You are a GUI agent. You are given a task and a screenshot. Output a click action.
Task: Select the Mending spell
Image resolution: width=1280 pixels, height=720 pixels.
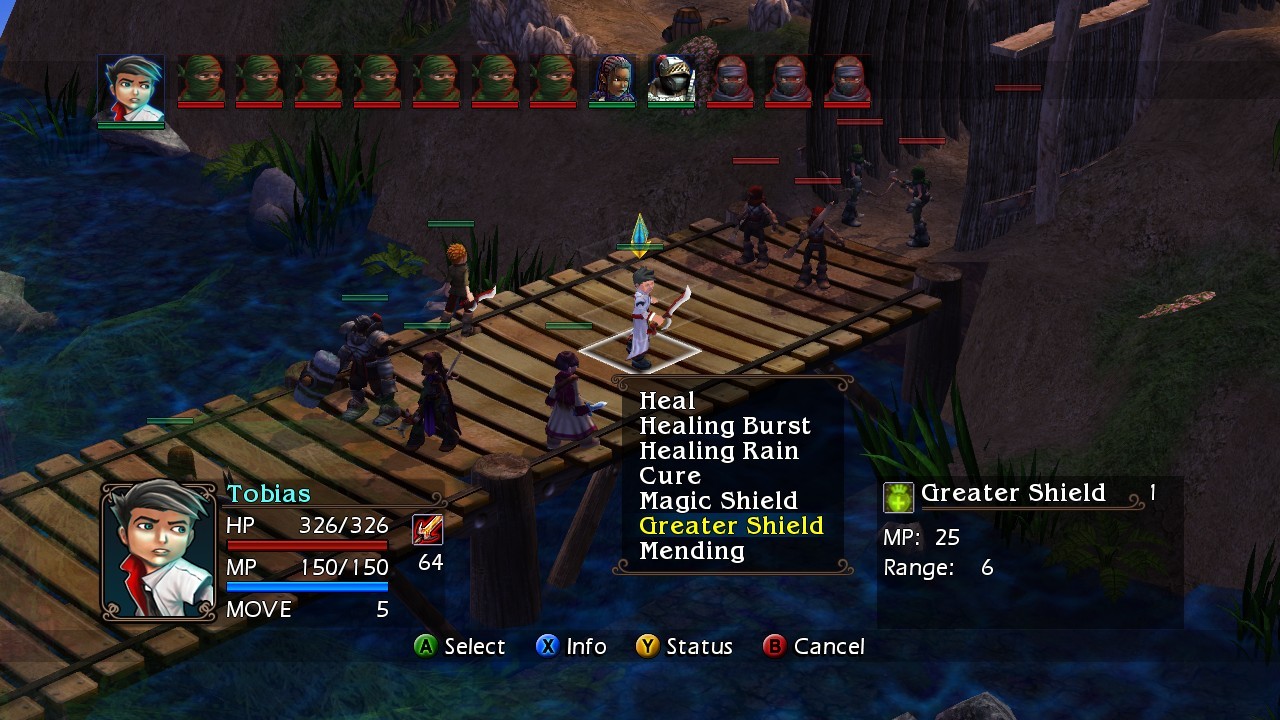click(692, 551)
